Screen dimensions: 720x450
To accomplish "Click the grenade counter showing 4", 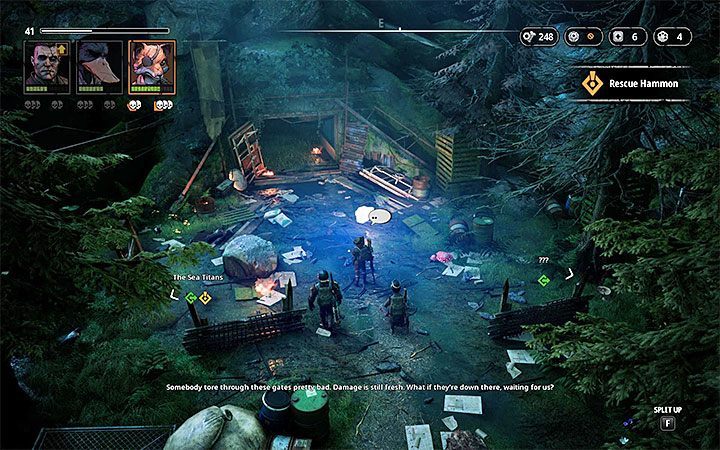I will [672, 37].
